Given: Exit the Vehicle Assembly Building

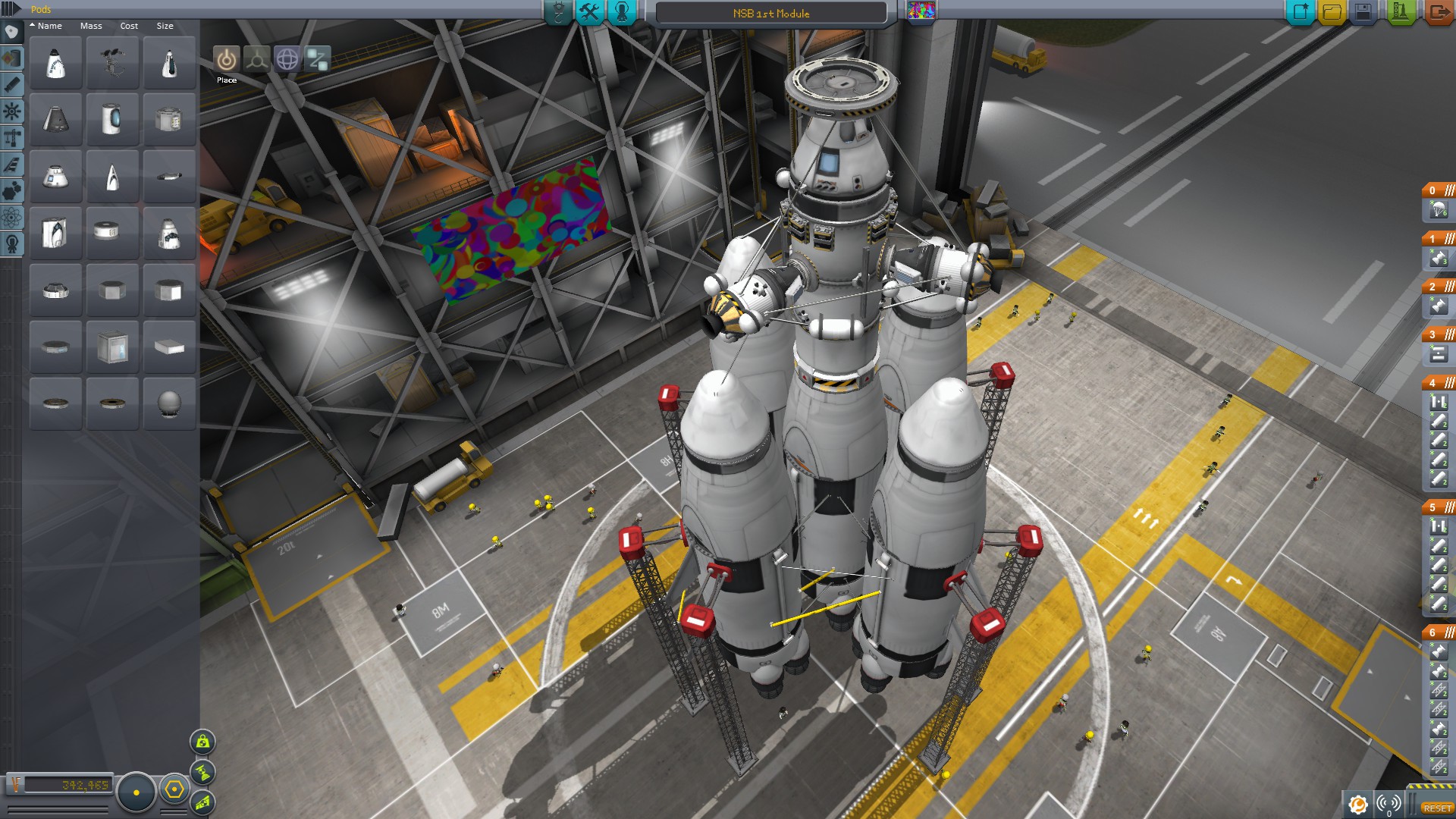Looking at the screenshot, I should coord(1438,11).
